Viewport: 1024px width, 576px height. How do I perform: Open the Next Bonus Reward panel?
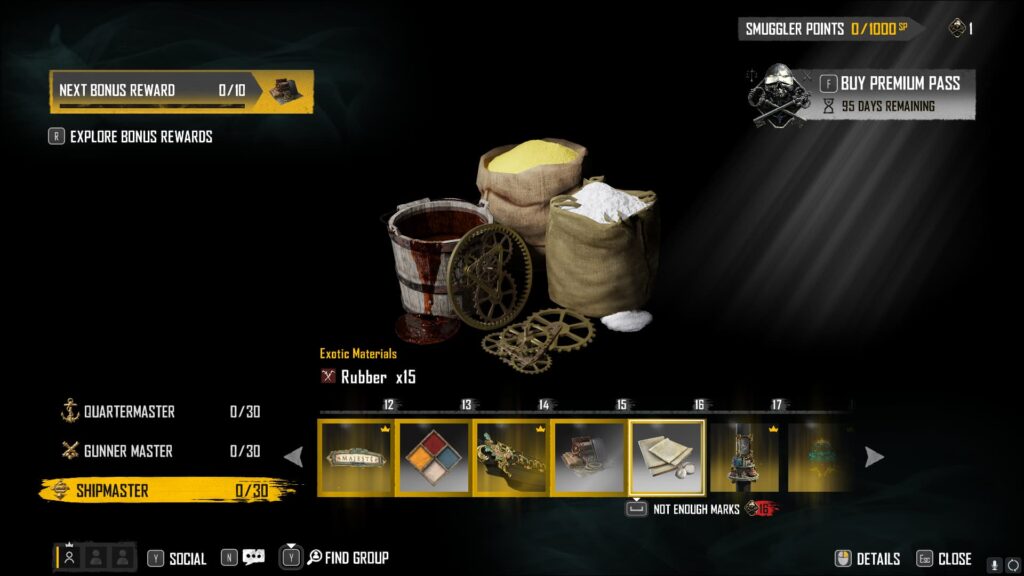tap(181, 91)
